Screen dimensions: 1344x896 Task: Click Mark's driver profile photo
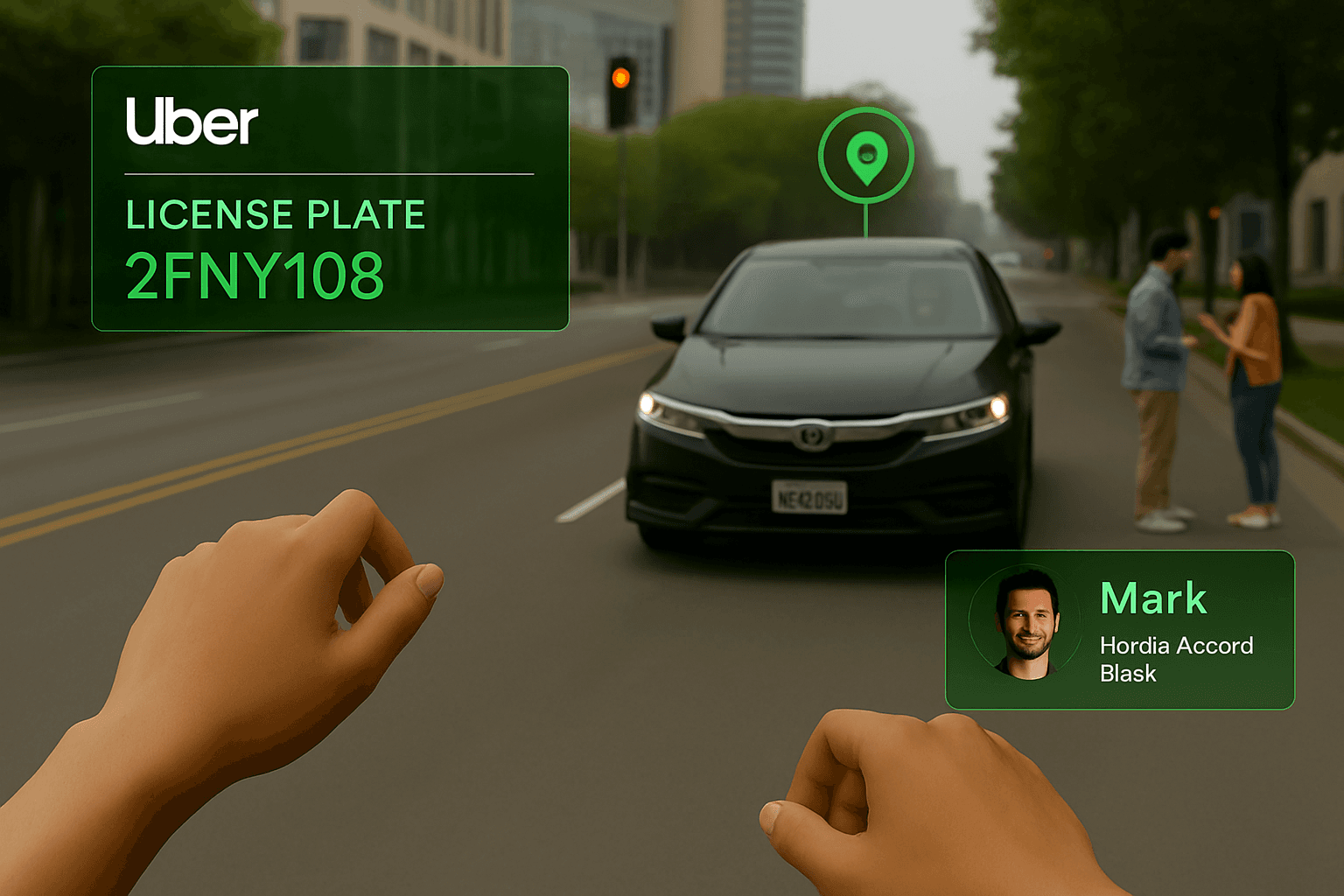pyautogui.click(x=1027, y=625)
